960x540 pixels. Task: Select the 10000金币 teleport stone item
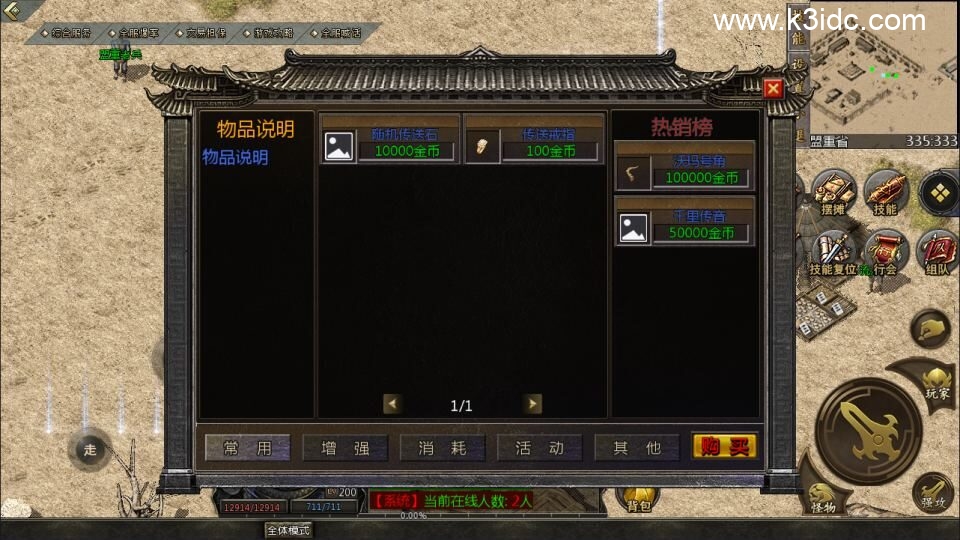tap(389, 140)
